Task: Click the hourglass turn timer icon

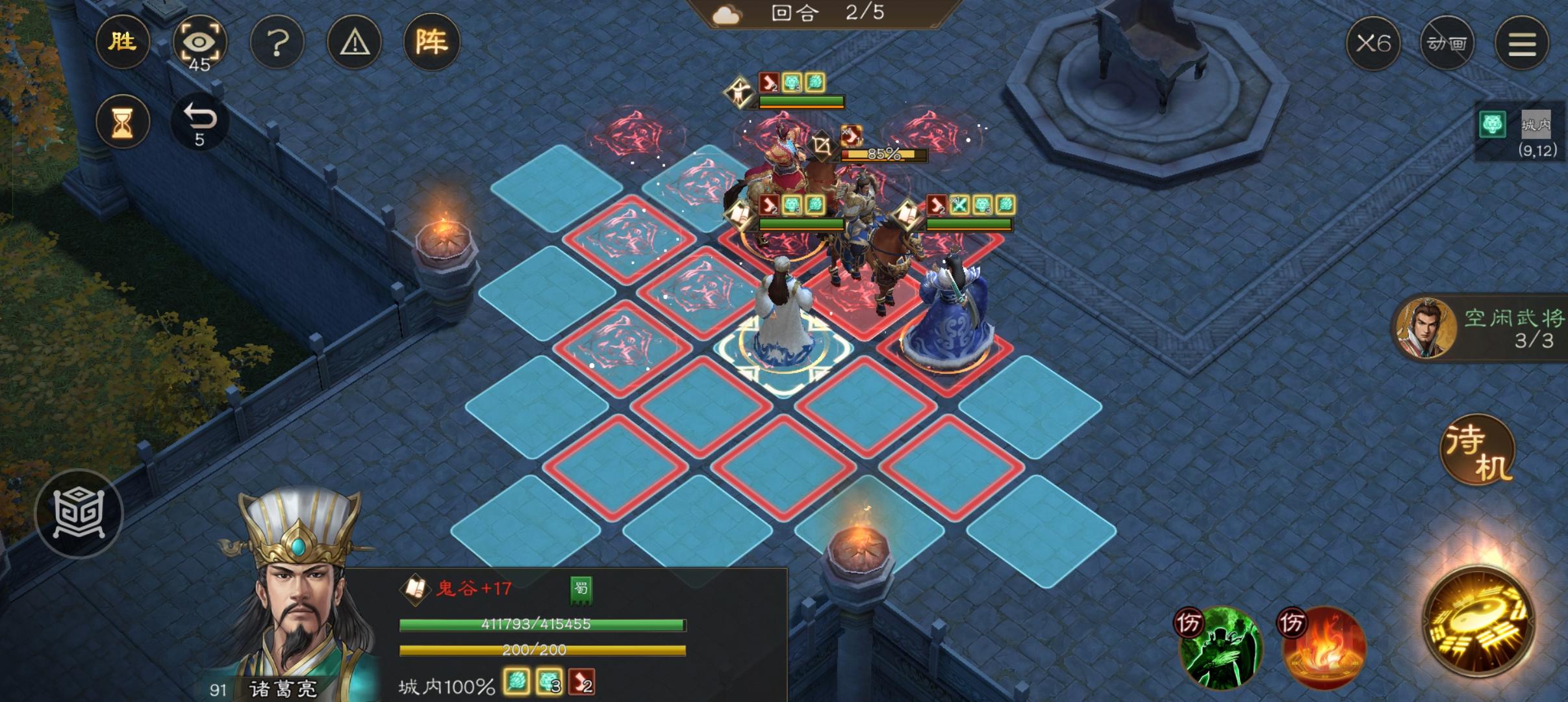Action: tap(122, 122)
